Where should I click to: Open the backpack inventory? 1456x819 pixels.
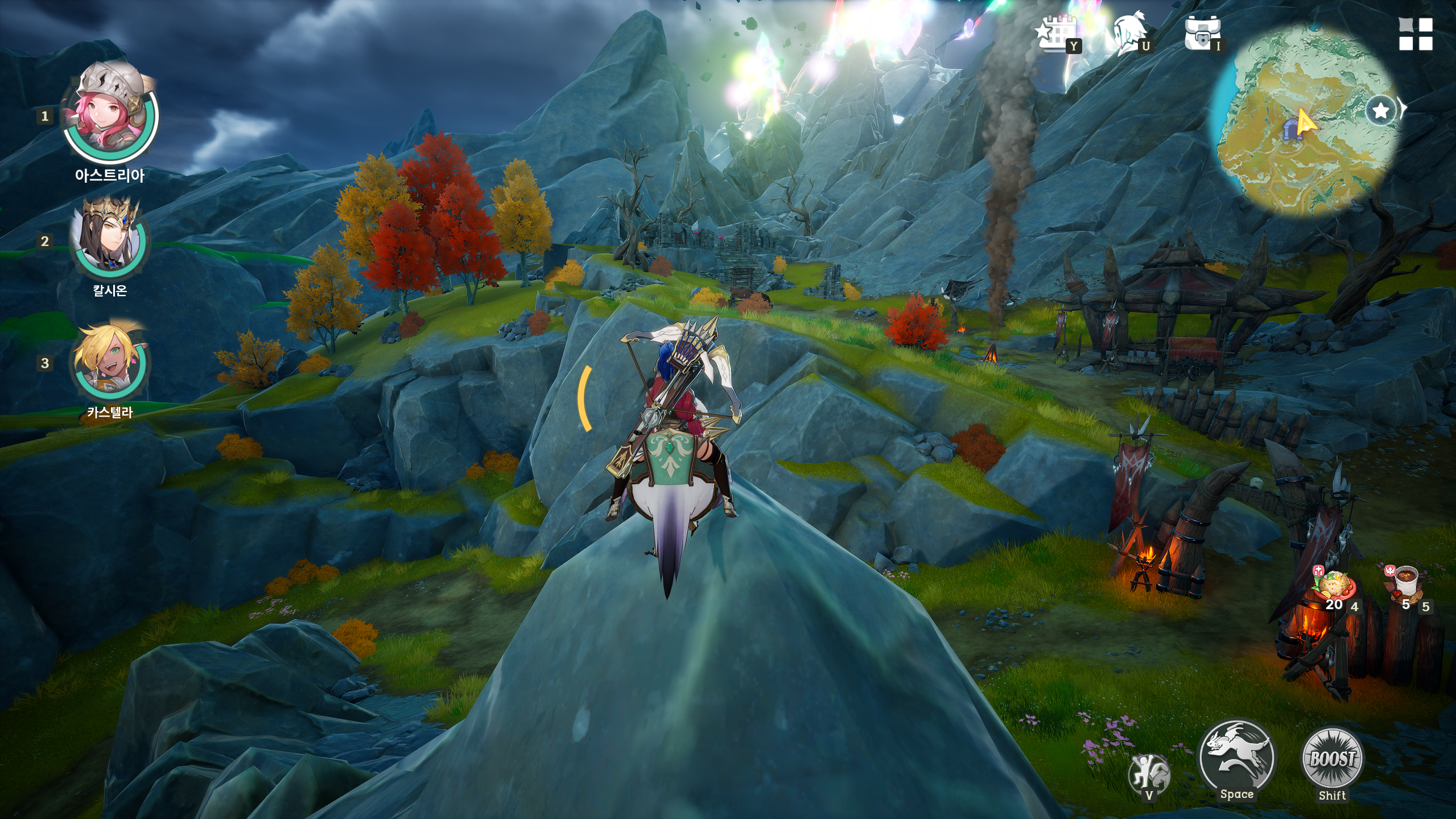[x=1202, y=34]
